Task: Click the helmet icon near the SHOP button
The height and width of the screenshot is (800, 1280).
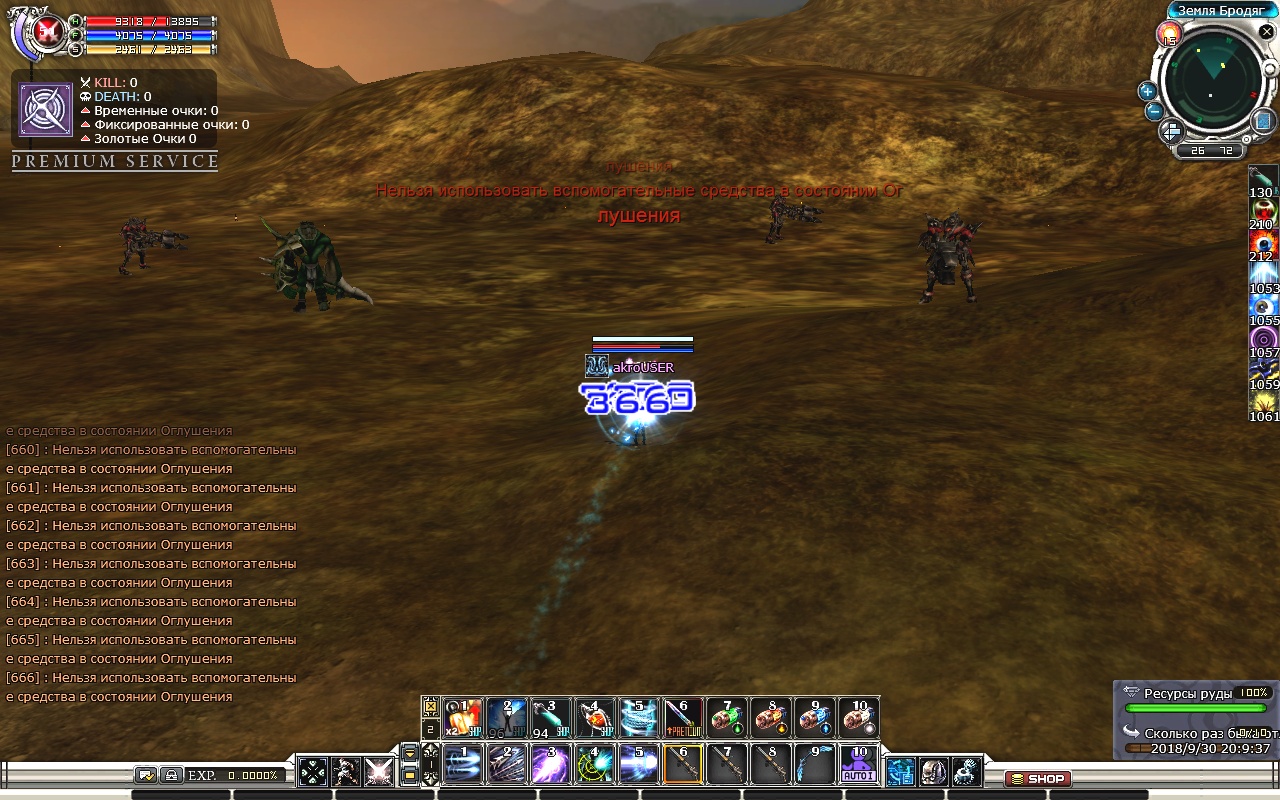Action: (933, 771)
